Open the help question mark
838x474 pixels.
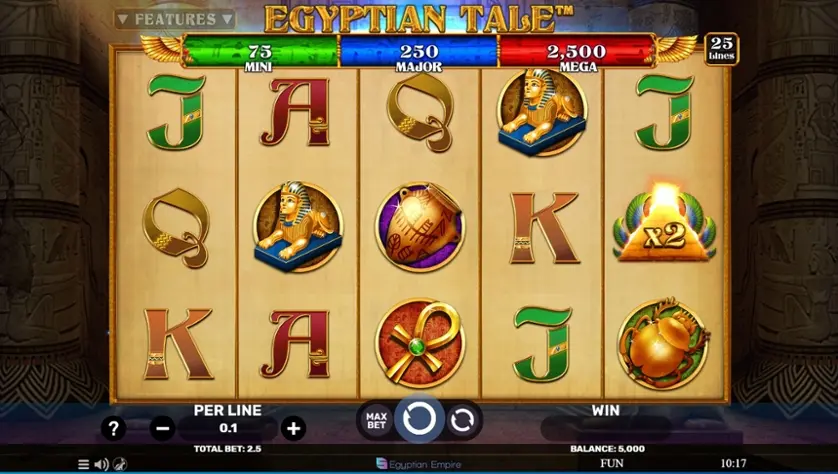pyautogui.click(x=114, y=429)
